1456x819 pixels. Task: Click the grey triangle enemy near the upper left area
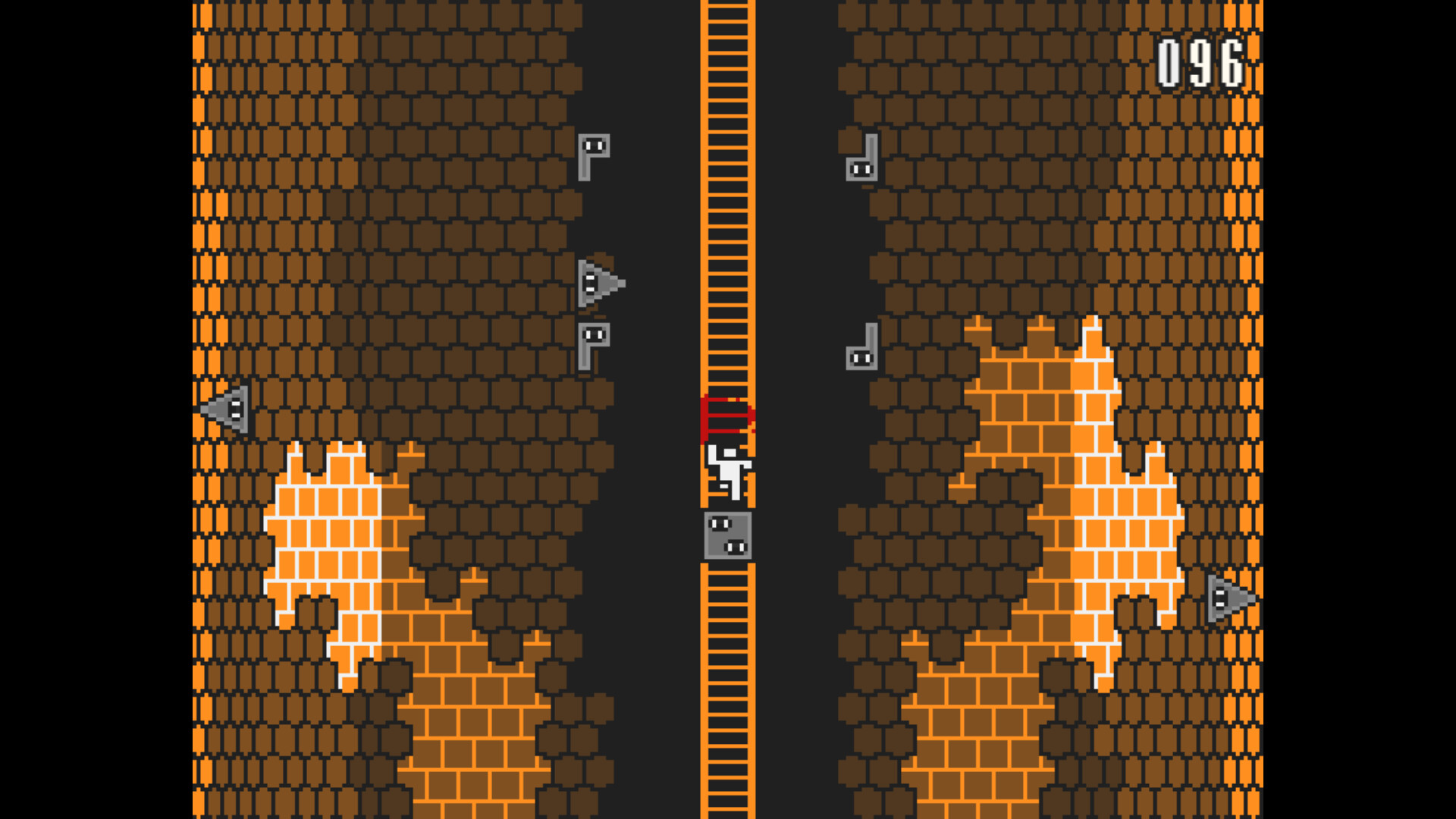pyautogui.click(x=599, y=284)
